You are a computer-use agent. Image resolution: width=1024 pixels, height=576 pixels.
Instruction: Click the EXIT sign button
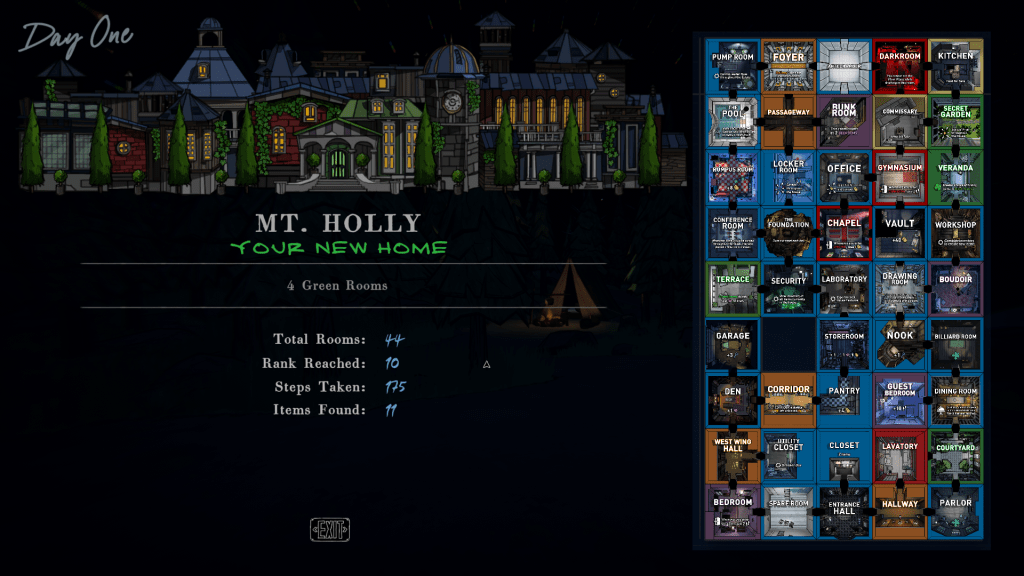point(330,530)
